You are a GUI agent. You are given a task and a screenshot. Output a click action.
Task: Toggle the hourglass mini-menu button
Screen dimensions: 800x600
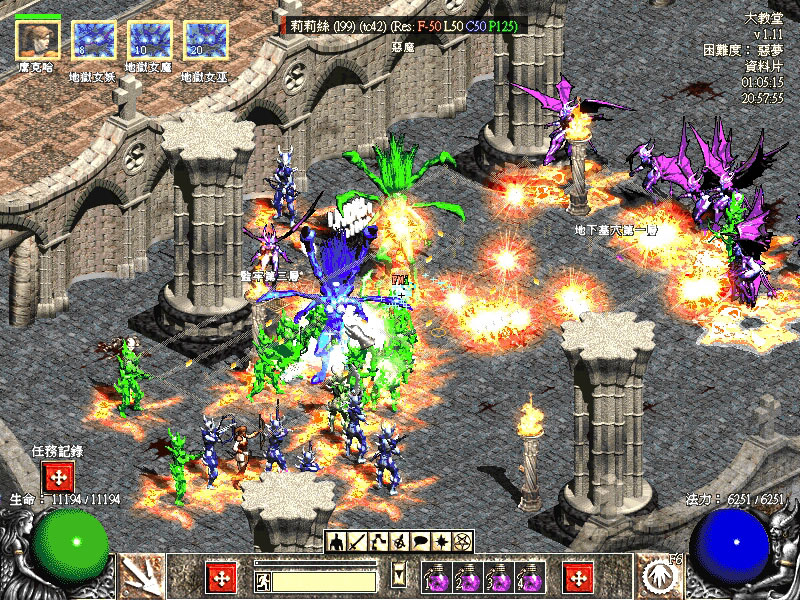400,576
